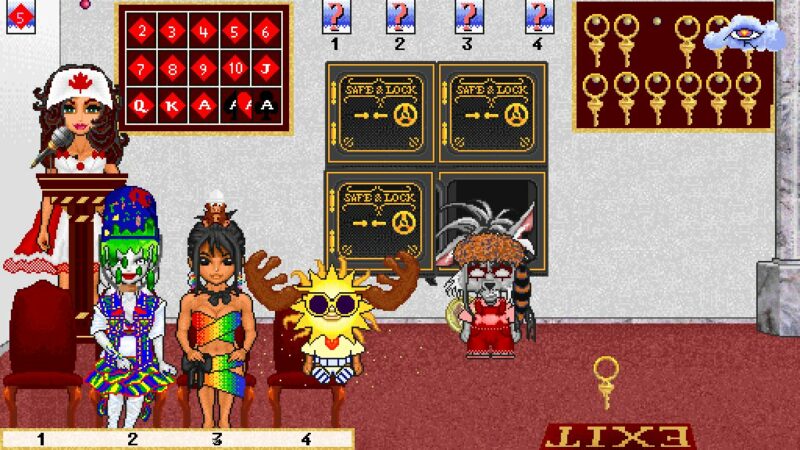
Task: Select the 6 of diamonds tile
Action: coord(266,32)
